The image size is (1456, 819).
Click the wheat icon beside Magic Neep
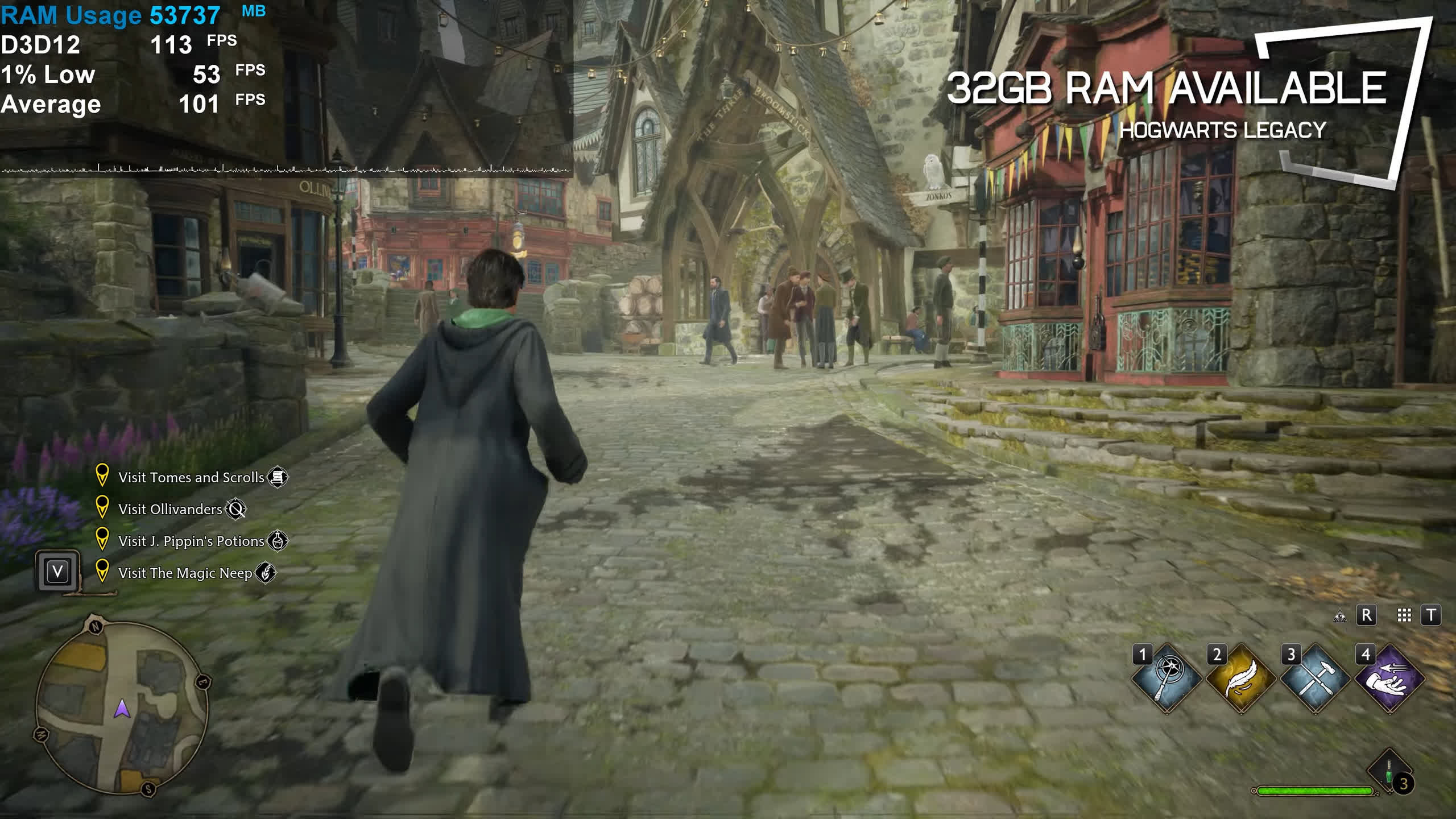pyautogui.click(x=266, y=573)
